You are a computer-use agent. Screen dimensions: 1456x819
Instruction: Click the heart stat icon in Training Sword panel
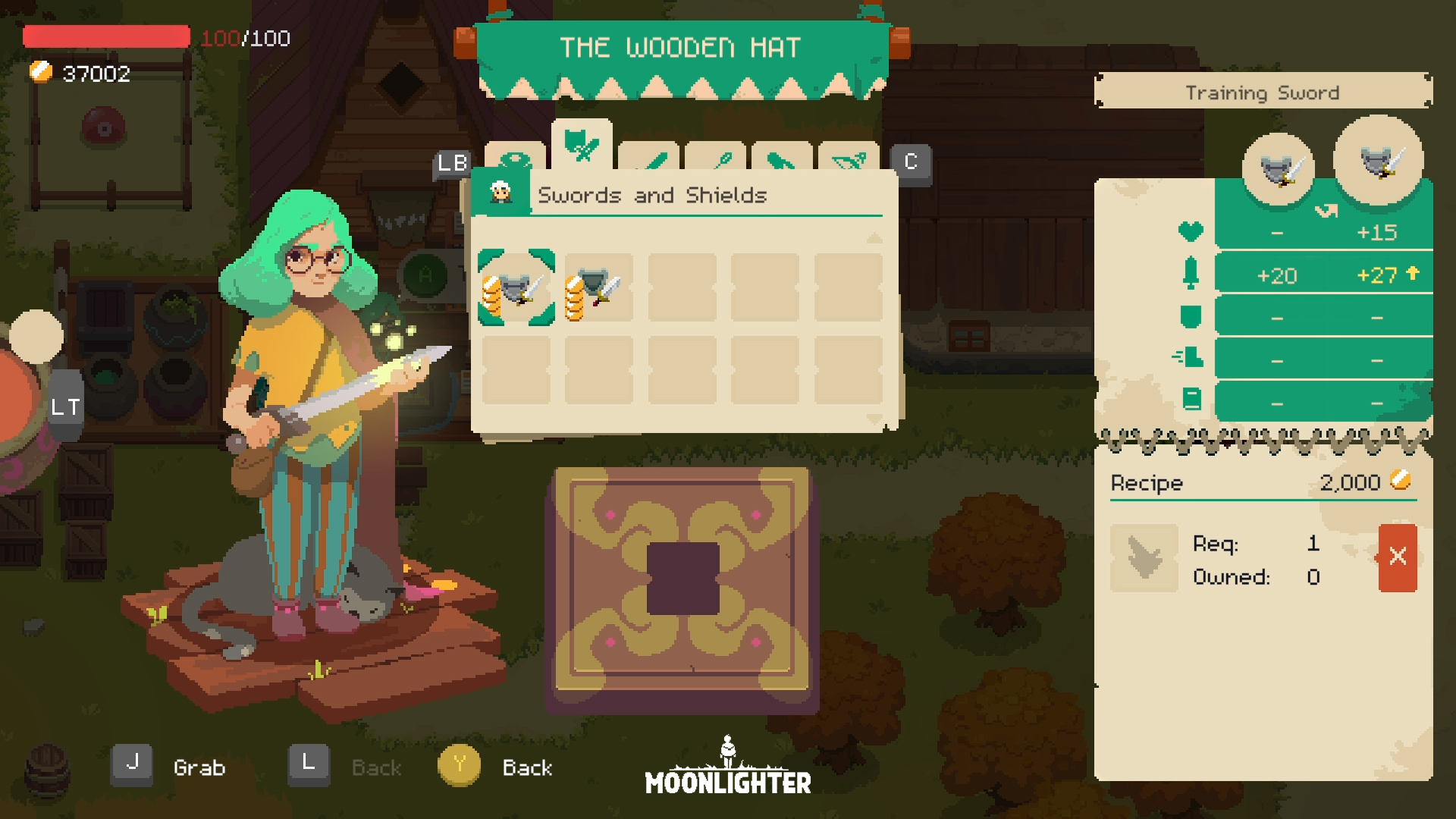(x=1192, y=232)
